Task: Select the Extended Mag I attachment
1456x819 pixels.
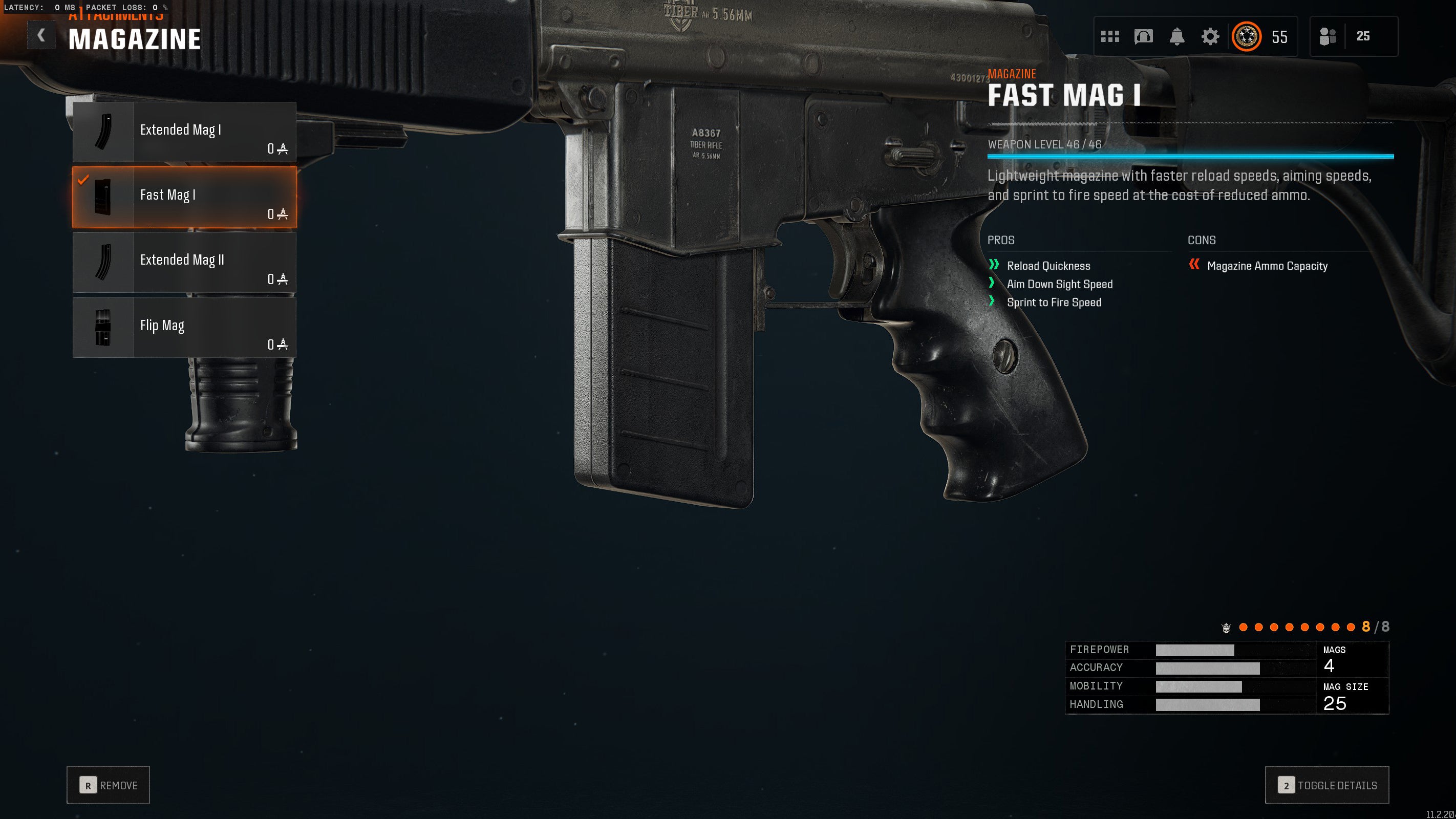Action: tap(184, 132)
